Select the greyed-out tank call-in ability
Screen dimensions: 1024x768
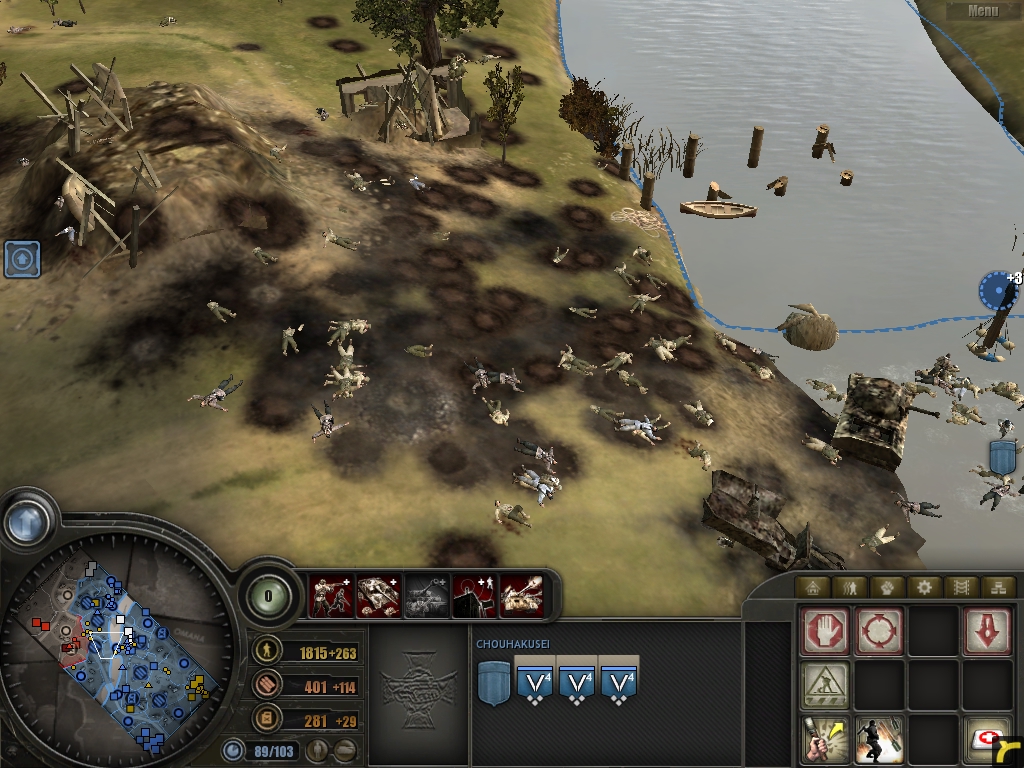[426, 595]
